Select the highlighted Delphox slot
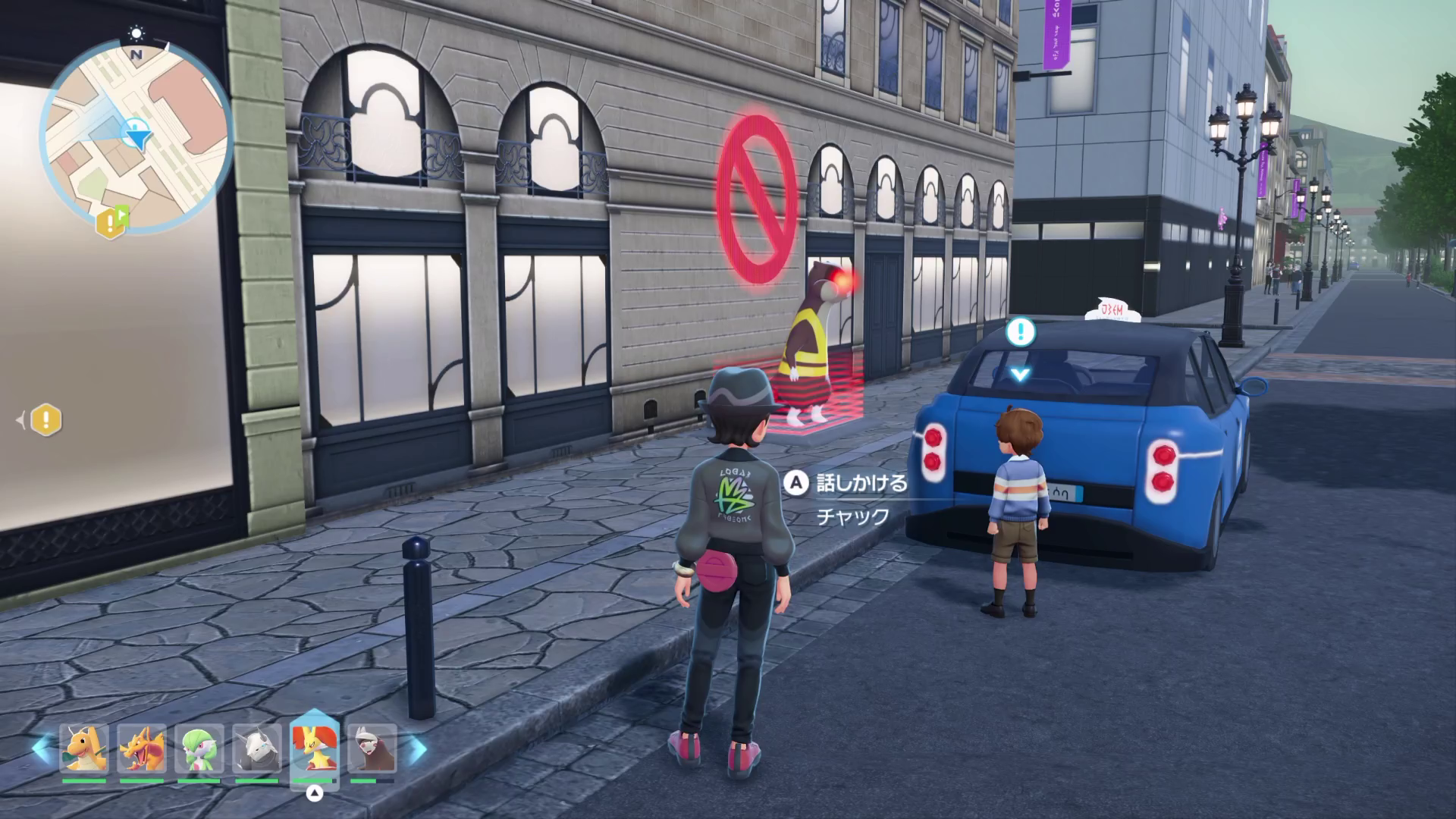 314,748
